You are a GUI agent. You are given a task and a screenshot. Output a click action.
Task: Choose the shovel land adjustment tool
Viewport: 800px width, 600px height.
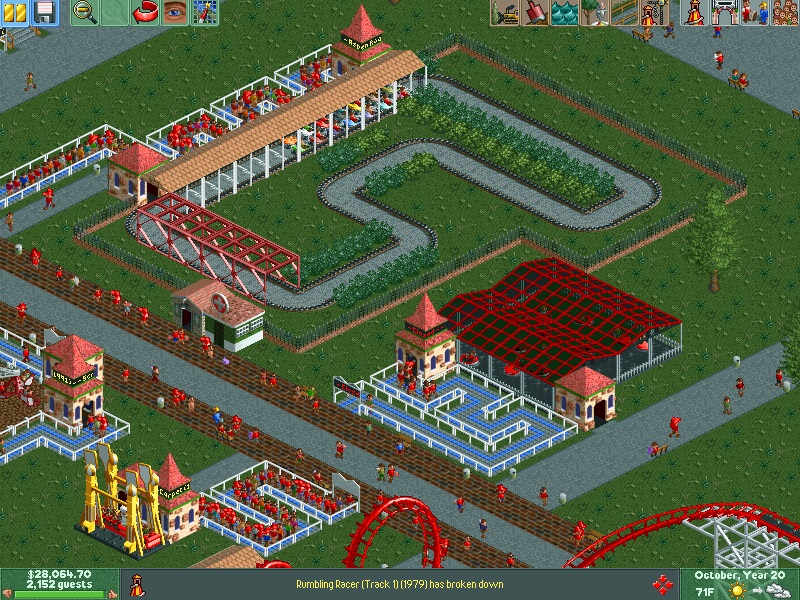[534, 12]
